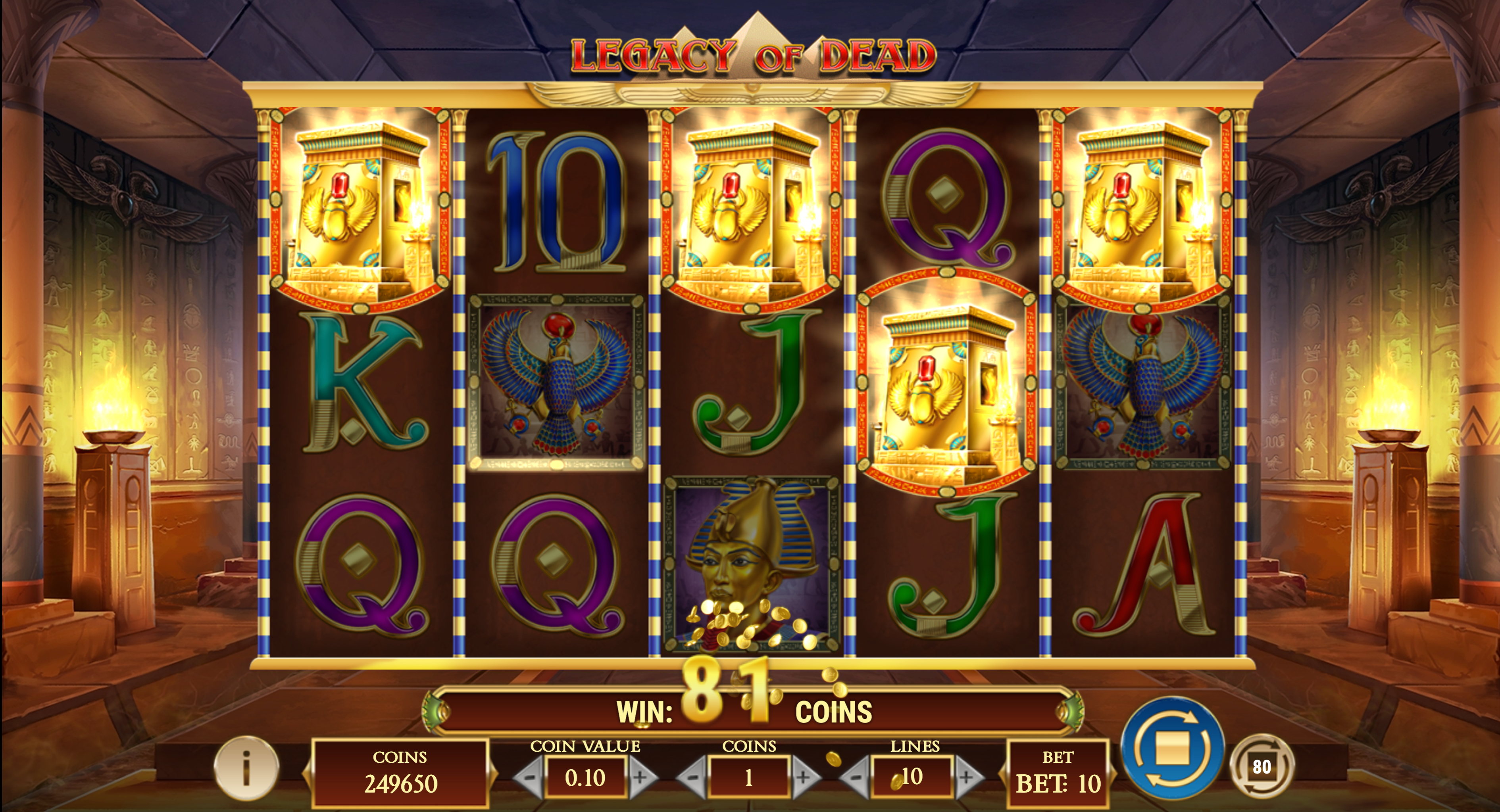Decrease the coin value
Viewport: 1500px width, 812px height.
pyautogui.click(x=527, y=777)
